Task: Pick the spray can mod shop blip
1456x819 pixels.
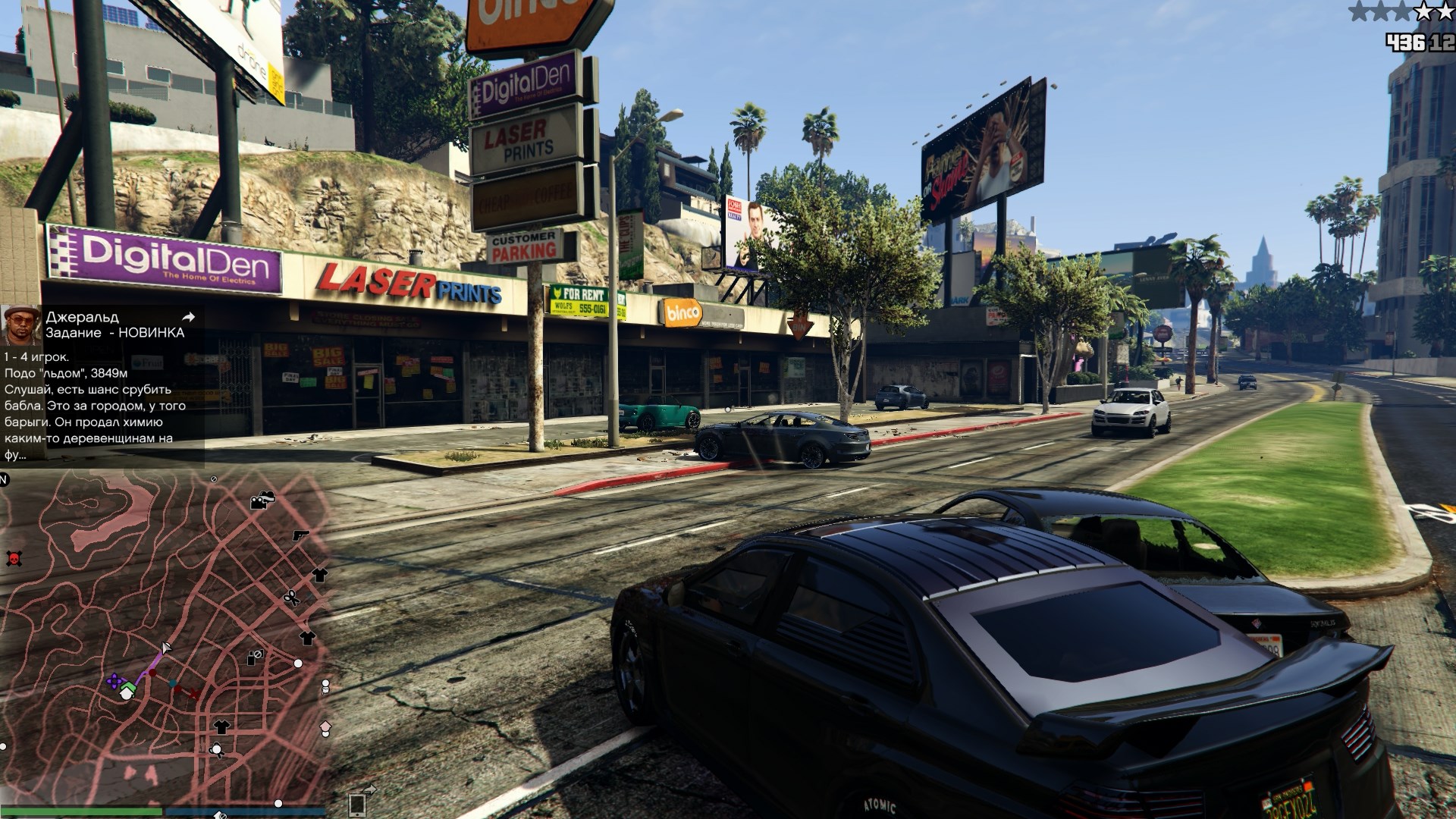Action: [x=255, y=657]
